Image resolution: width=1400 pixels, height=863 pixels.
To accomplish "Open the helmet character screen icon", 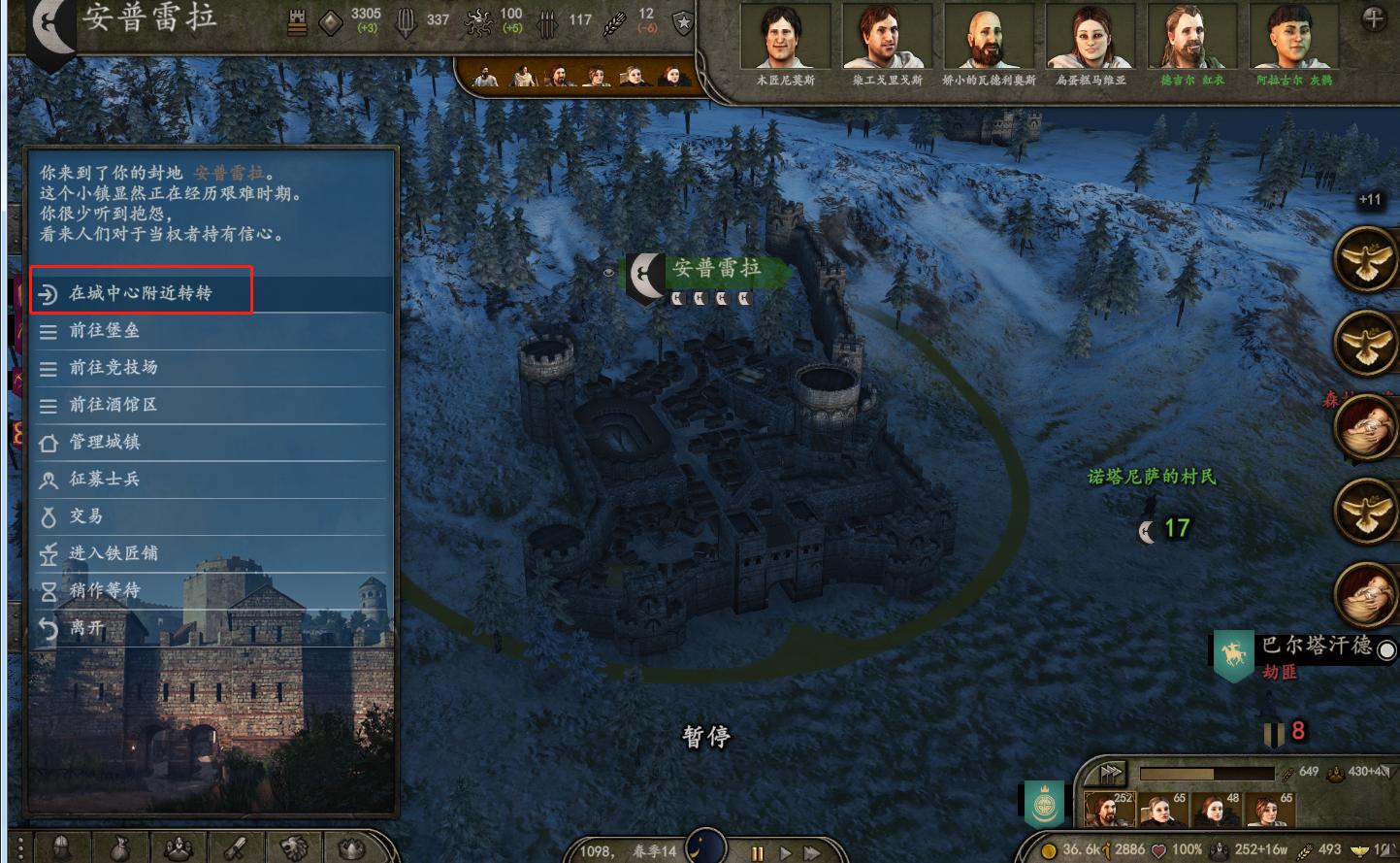I will click(x=62, y=847).
